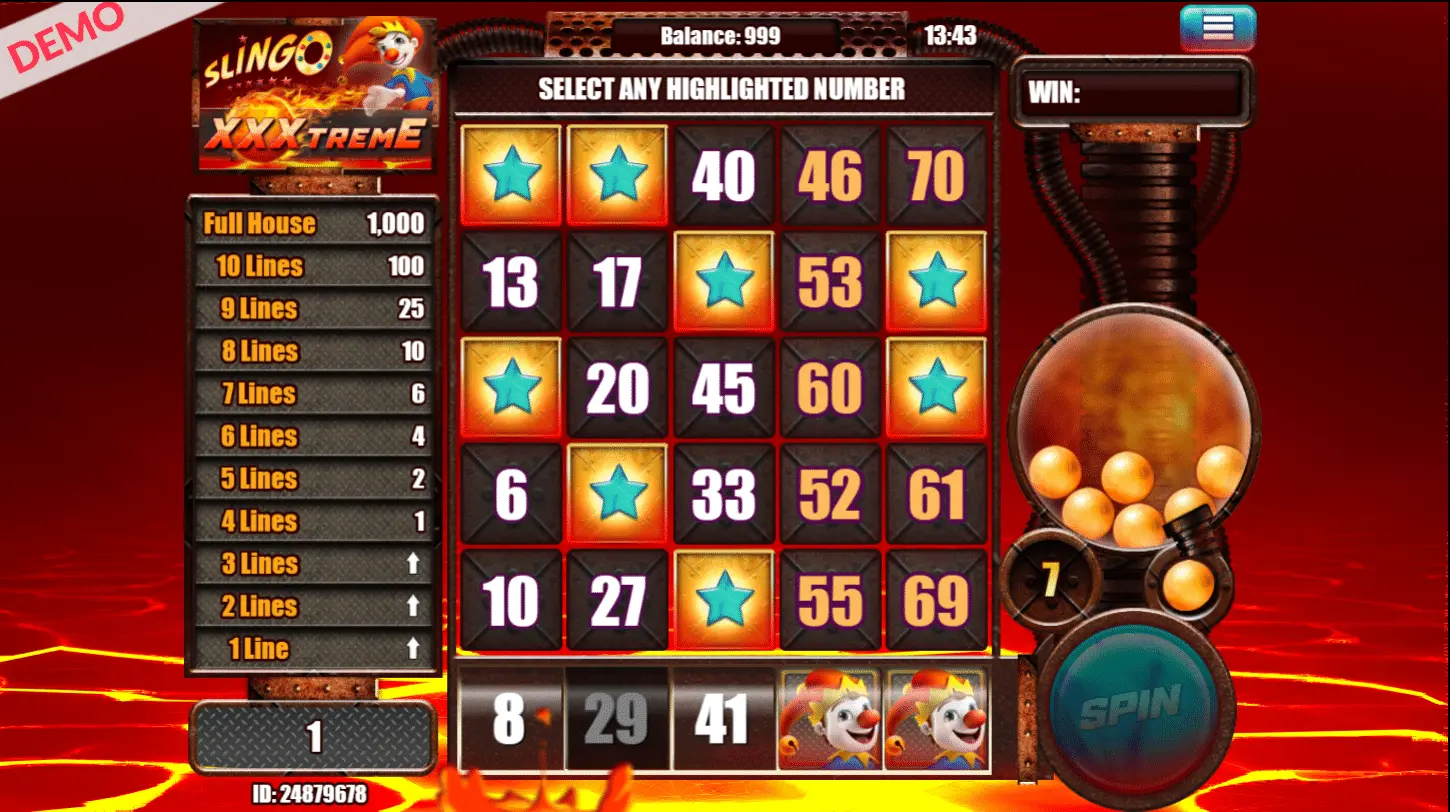Click the stake amount box showing 1

(x=313, y=735)
